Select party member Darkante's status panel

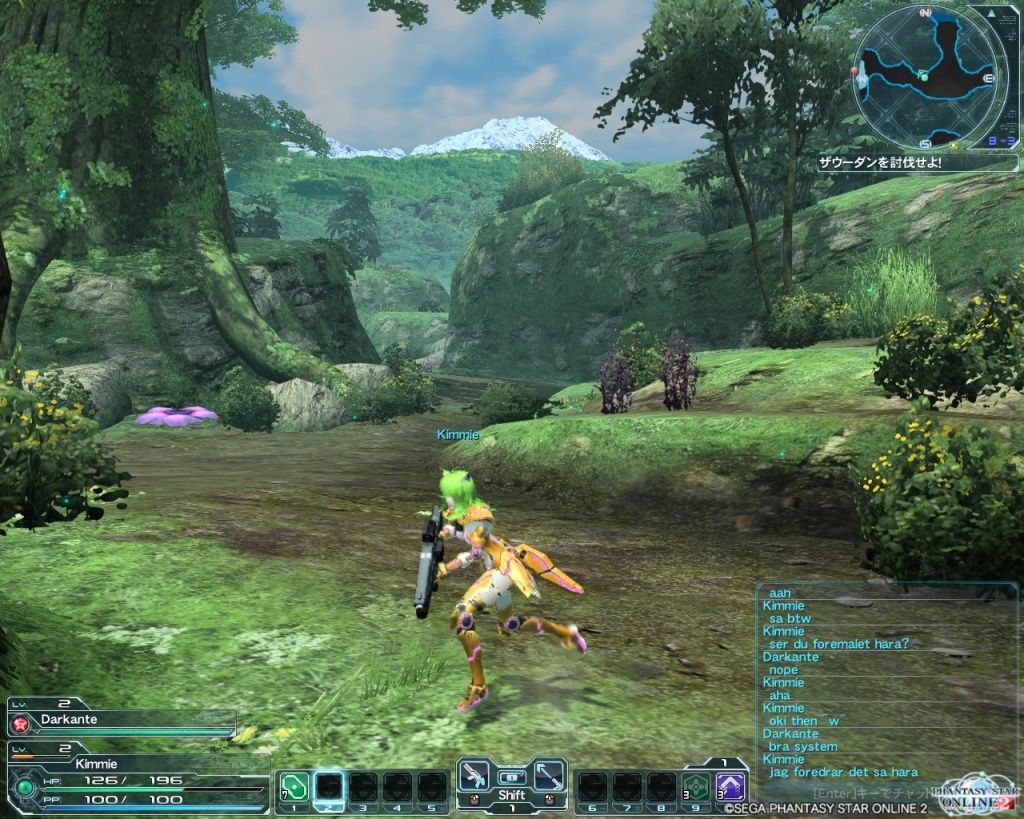(x=120, y=719)
